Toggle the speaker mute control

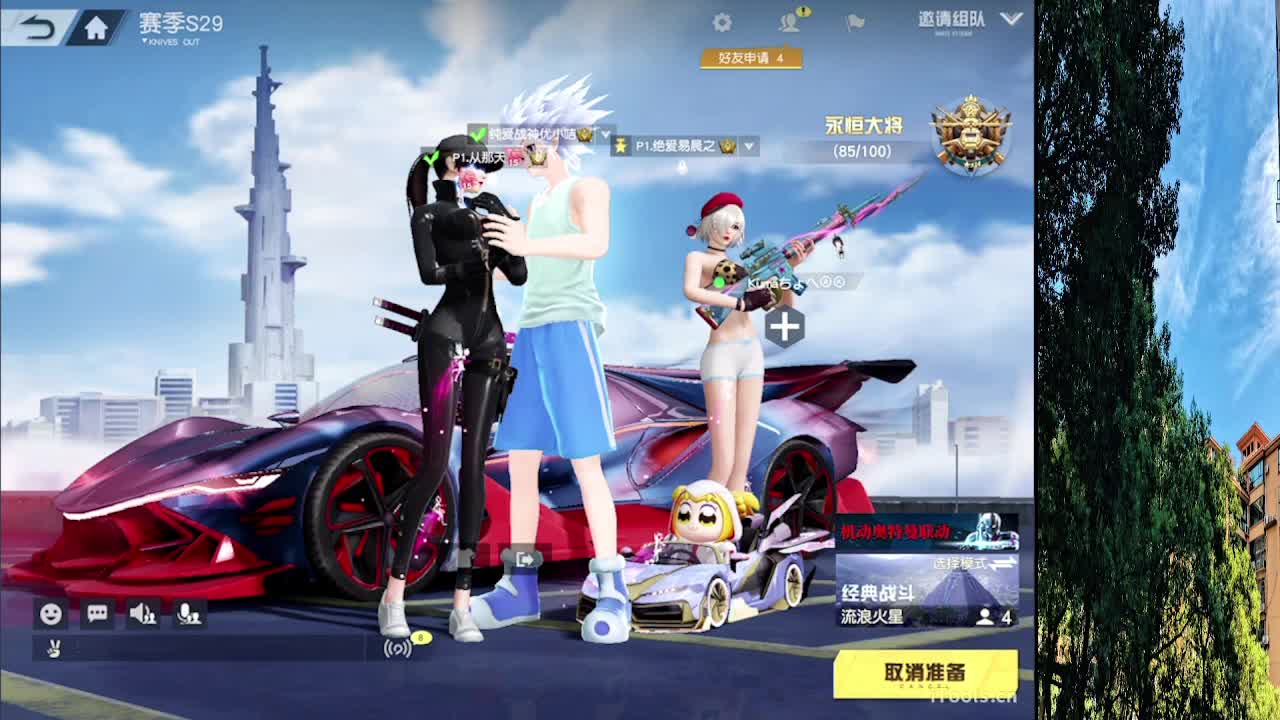(144, 613)
